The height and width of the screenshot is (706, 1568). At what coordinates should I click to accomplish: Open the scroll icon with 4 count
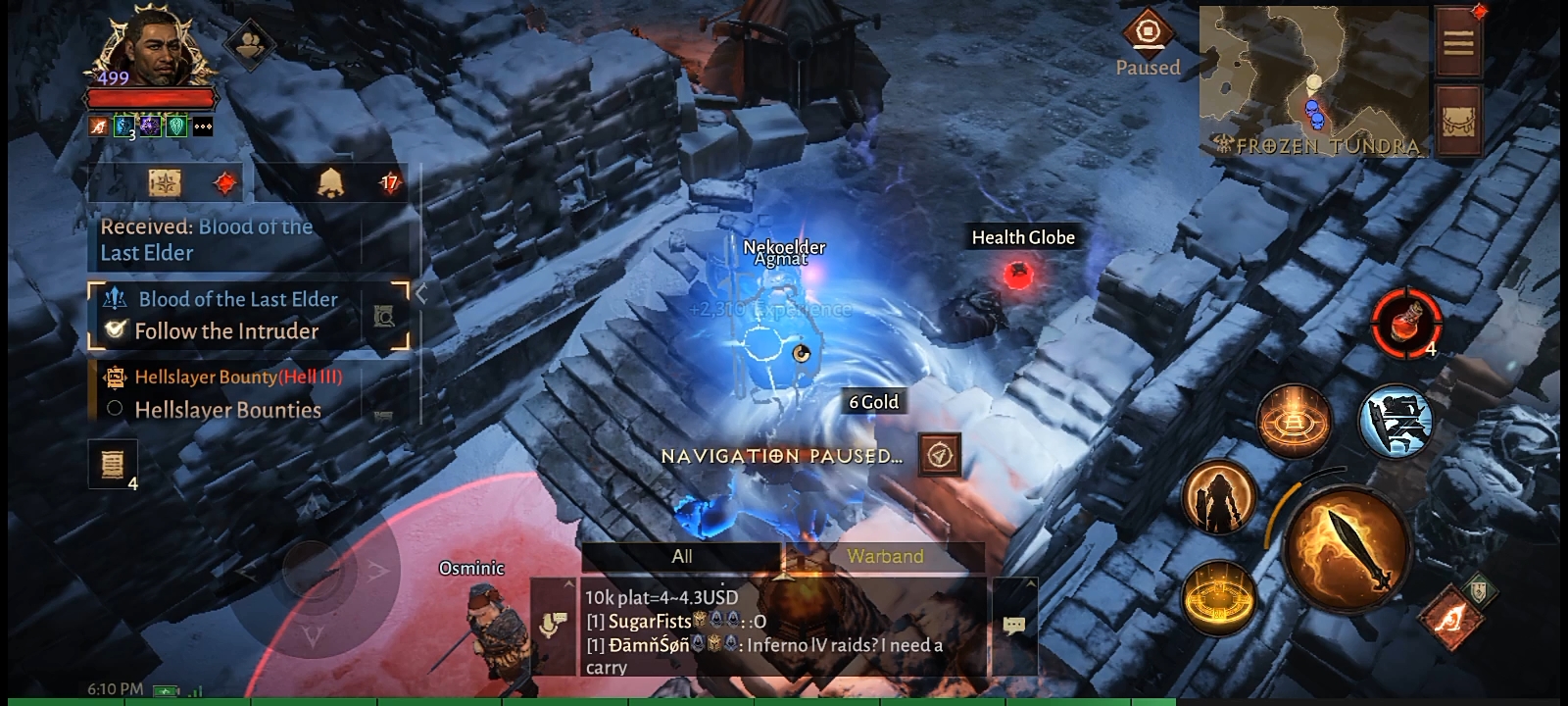(113, 463)
